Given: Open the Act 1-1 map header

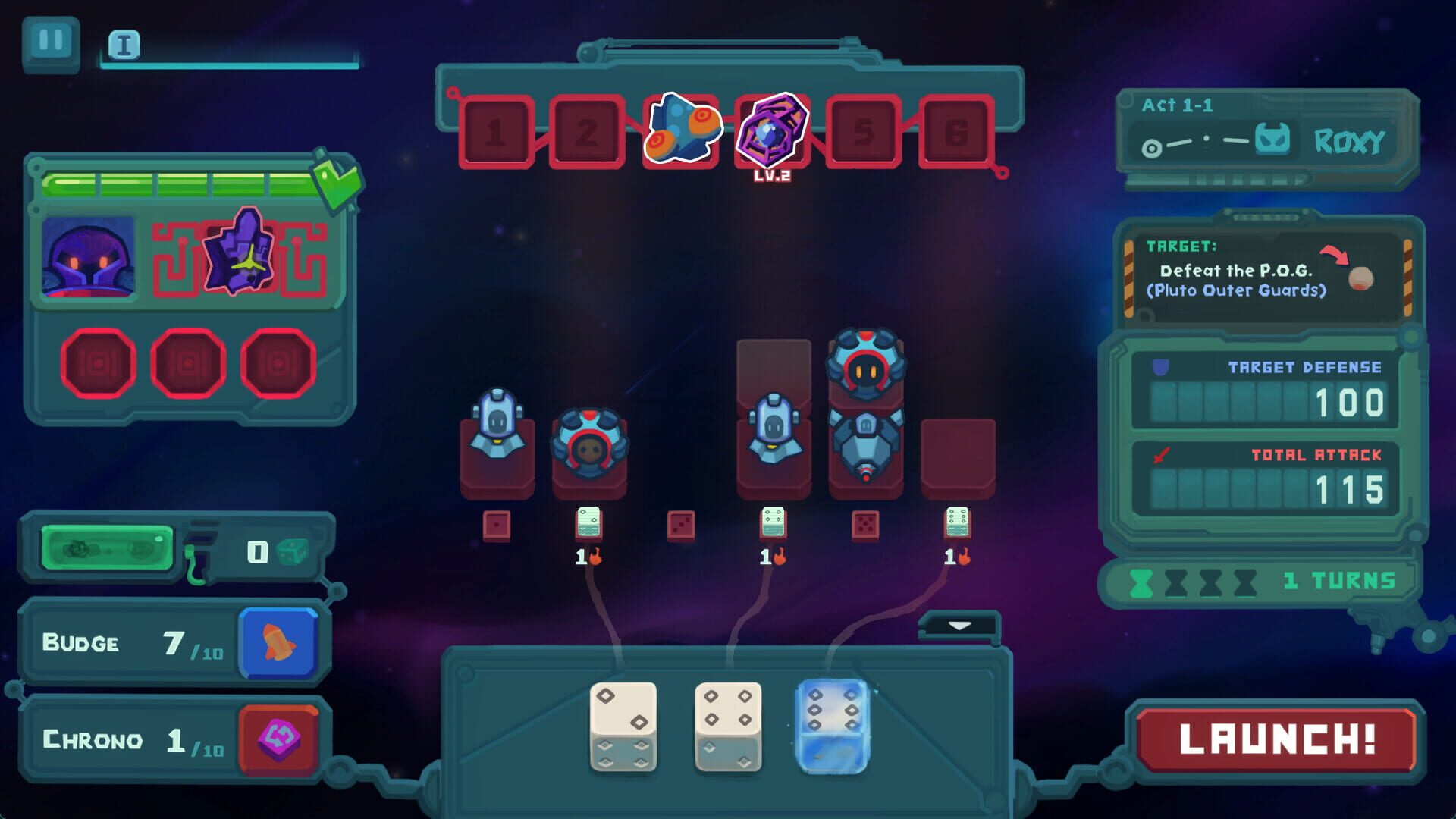Looking at the screenshot, I should click(1176, 106).
